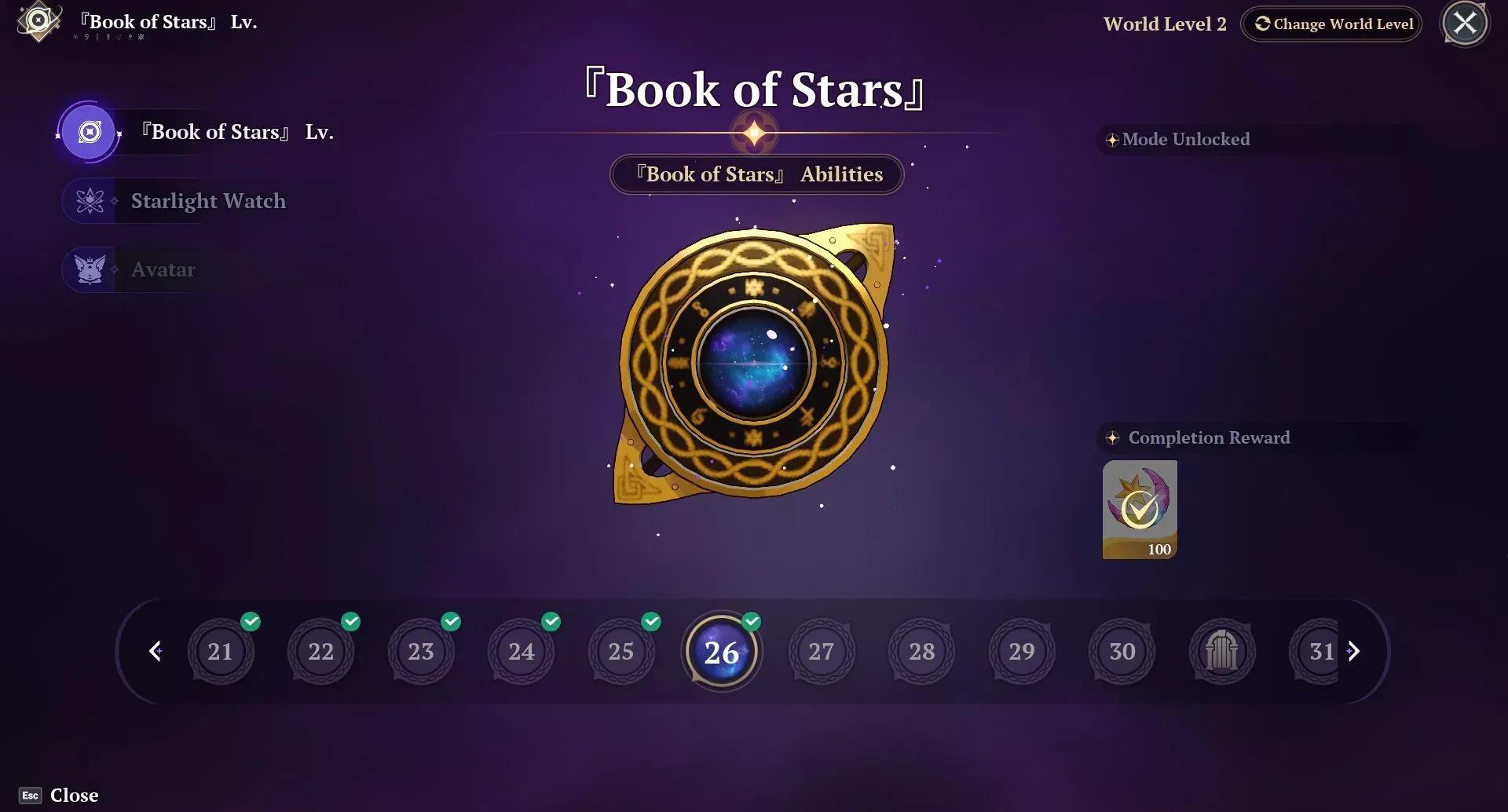The height and width of the screenshot is (812, 1508).
Task: Click the Completion Reward item showing 100
Action: point(1139,509)
